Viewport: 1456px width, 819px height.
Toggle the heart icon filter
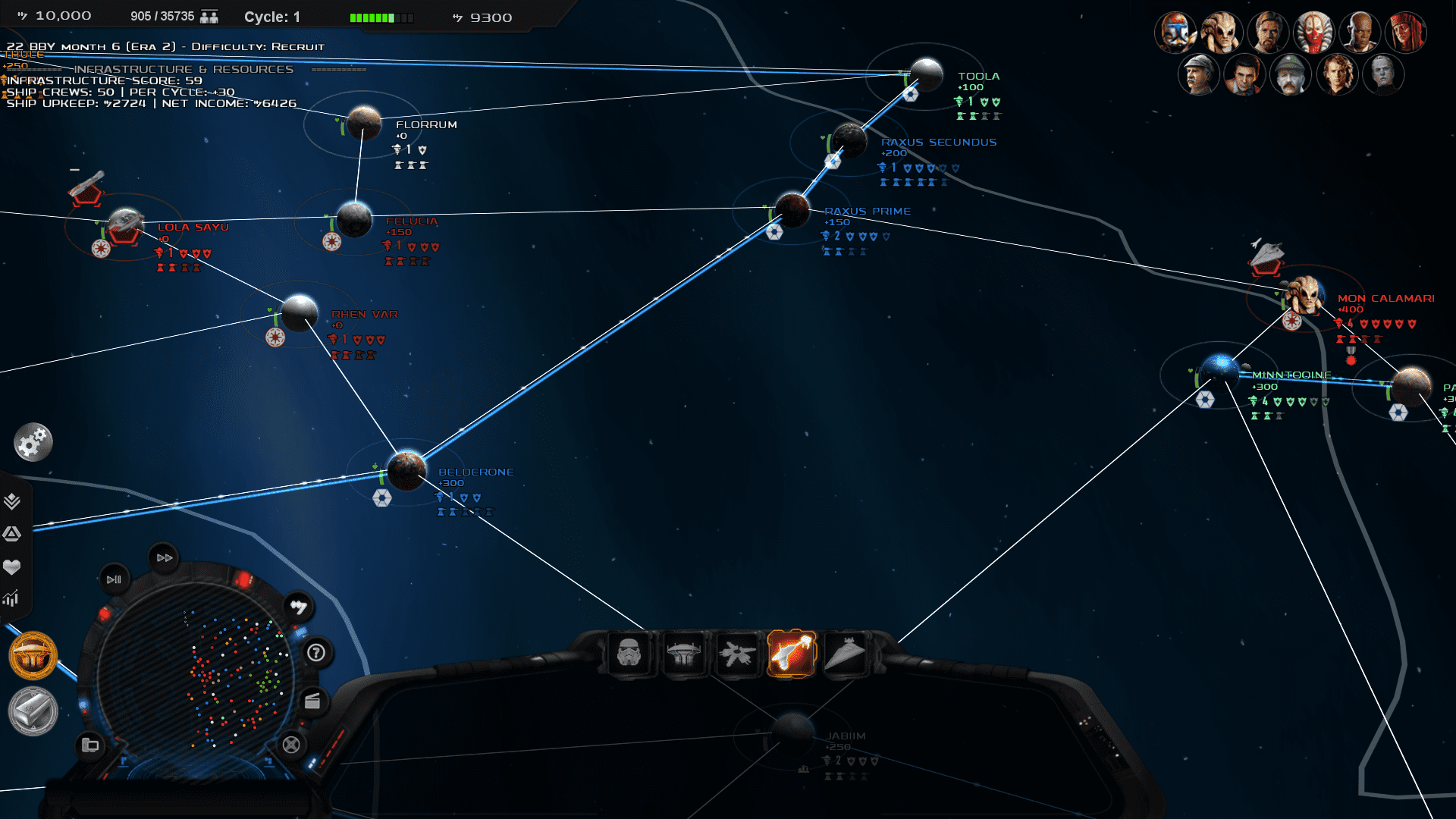[x=12, y=567]
